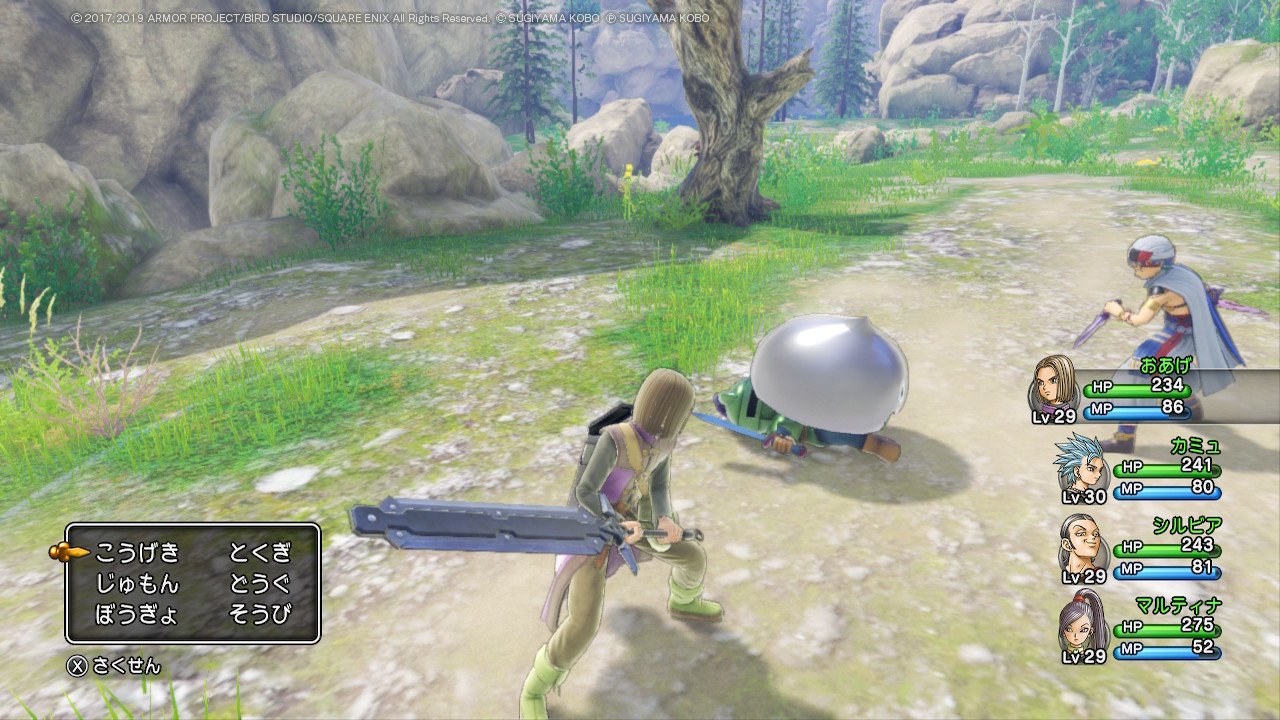Select the こうげき attack command

pyautogui.click(x=137, y=552)
